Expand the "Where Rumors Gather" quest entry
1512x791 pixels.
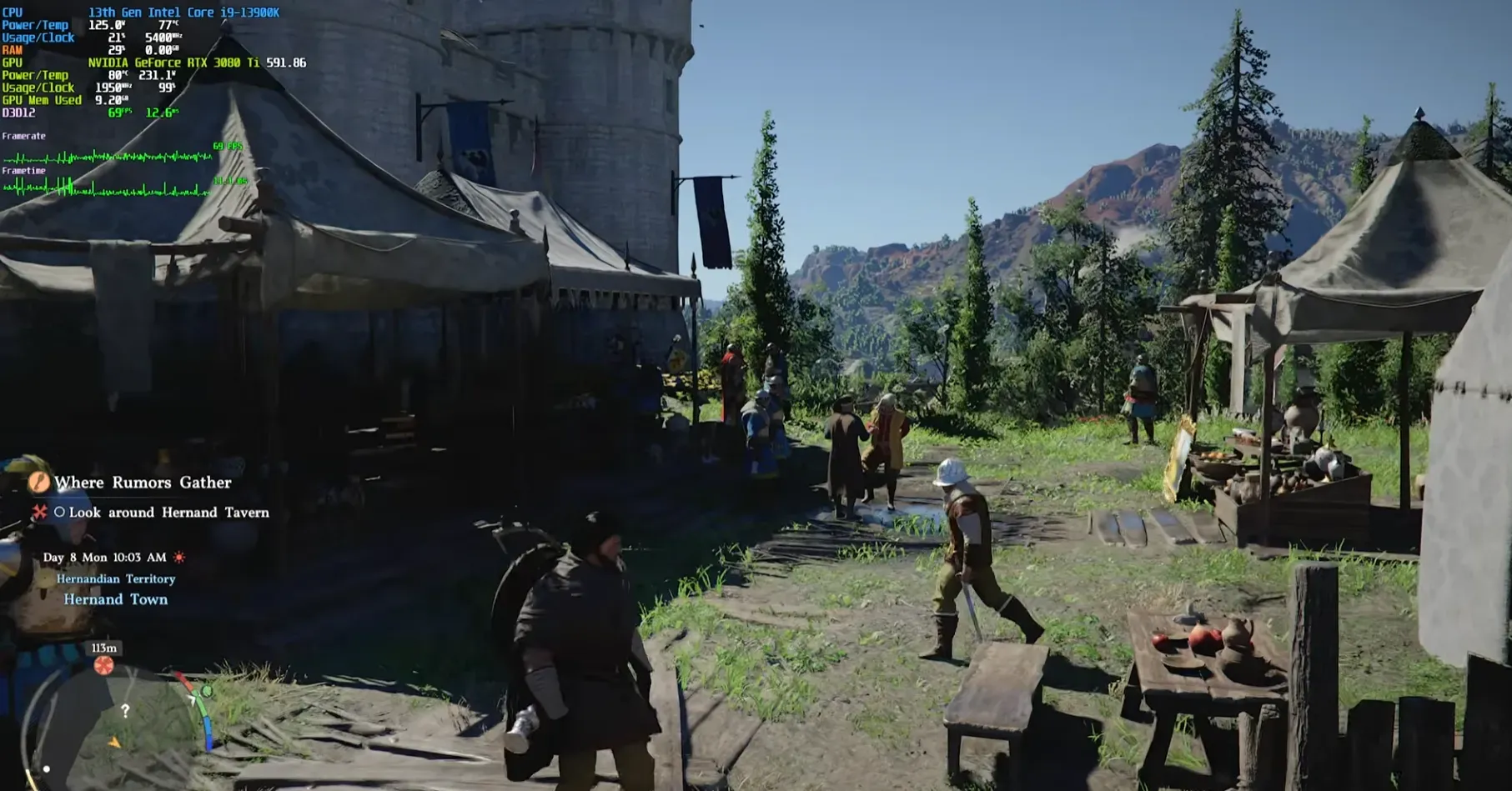pos(142,483)
